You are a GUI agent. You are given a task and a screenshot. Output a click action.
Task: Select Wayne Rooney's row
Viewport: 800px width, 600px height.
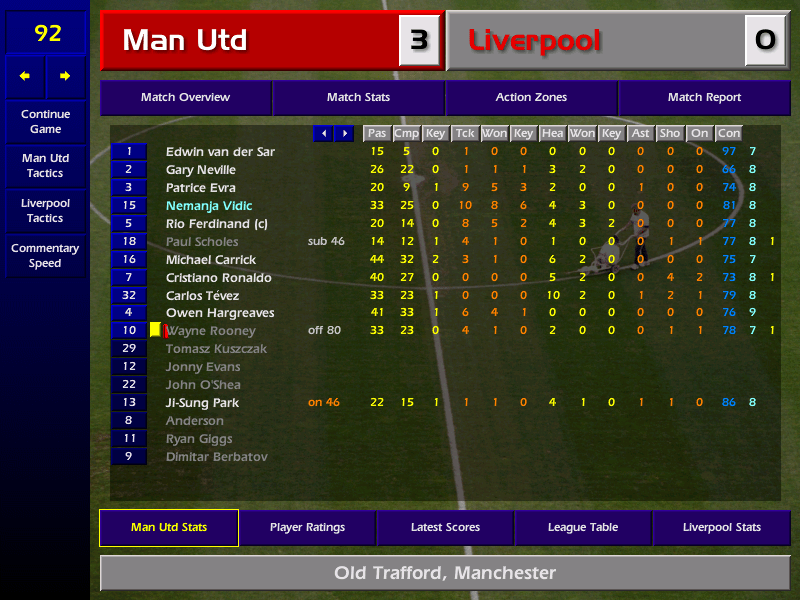(210, 331)
